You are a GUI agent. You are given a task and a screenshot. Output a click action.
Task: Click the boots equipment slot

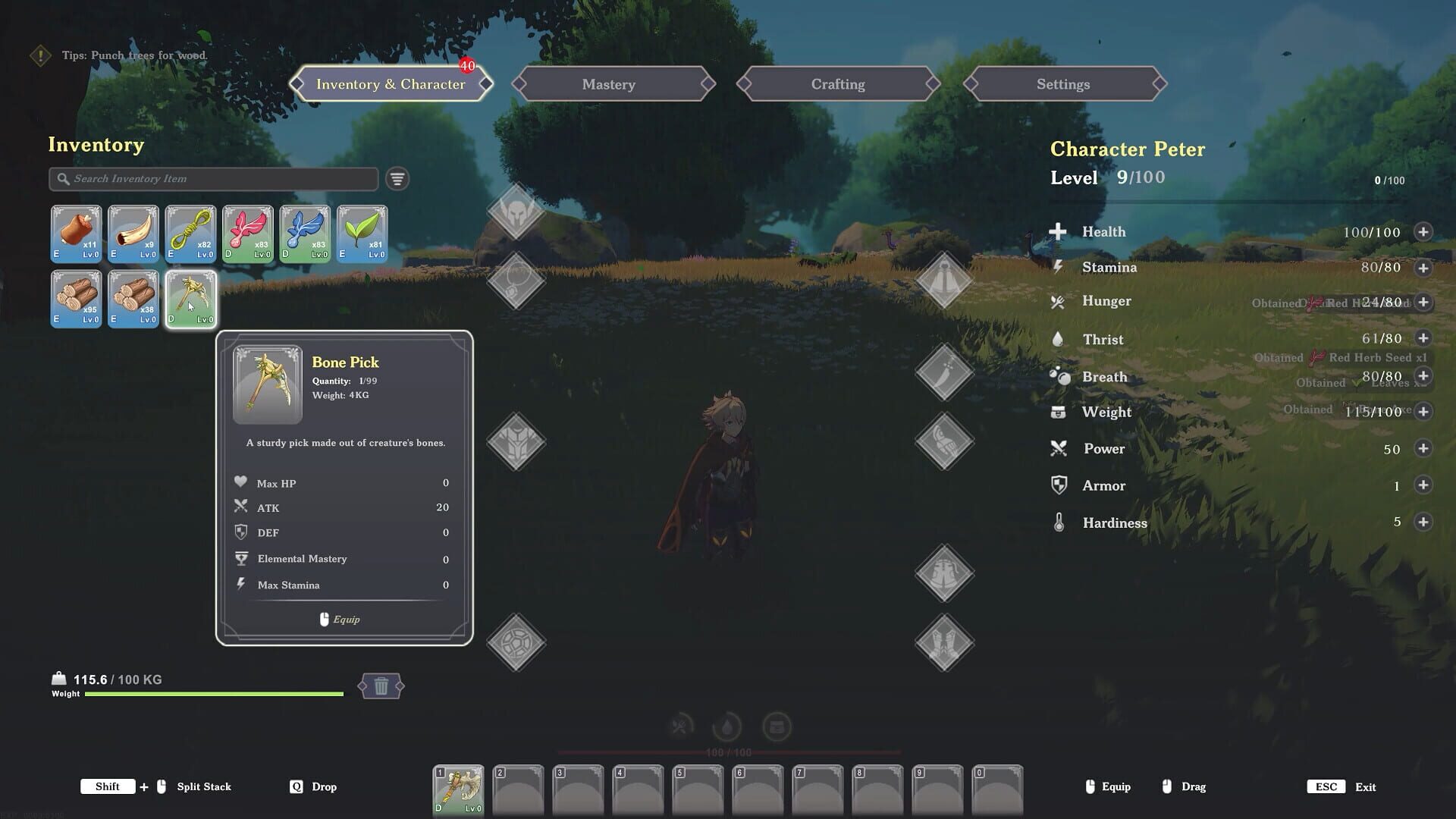coord(944,641)
